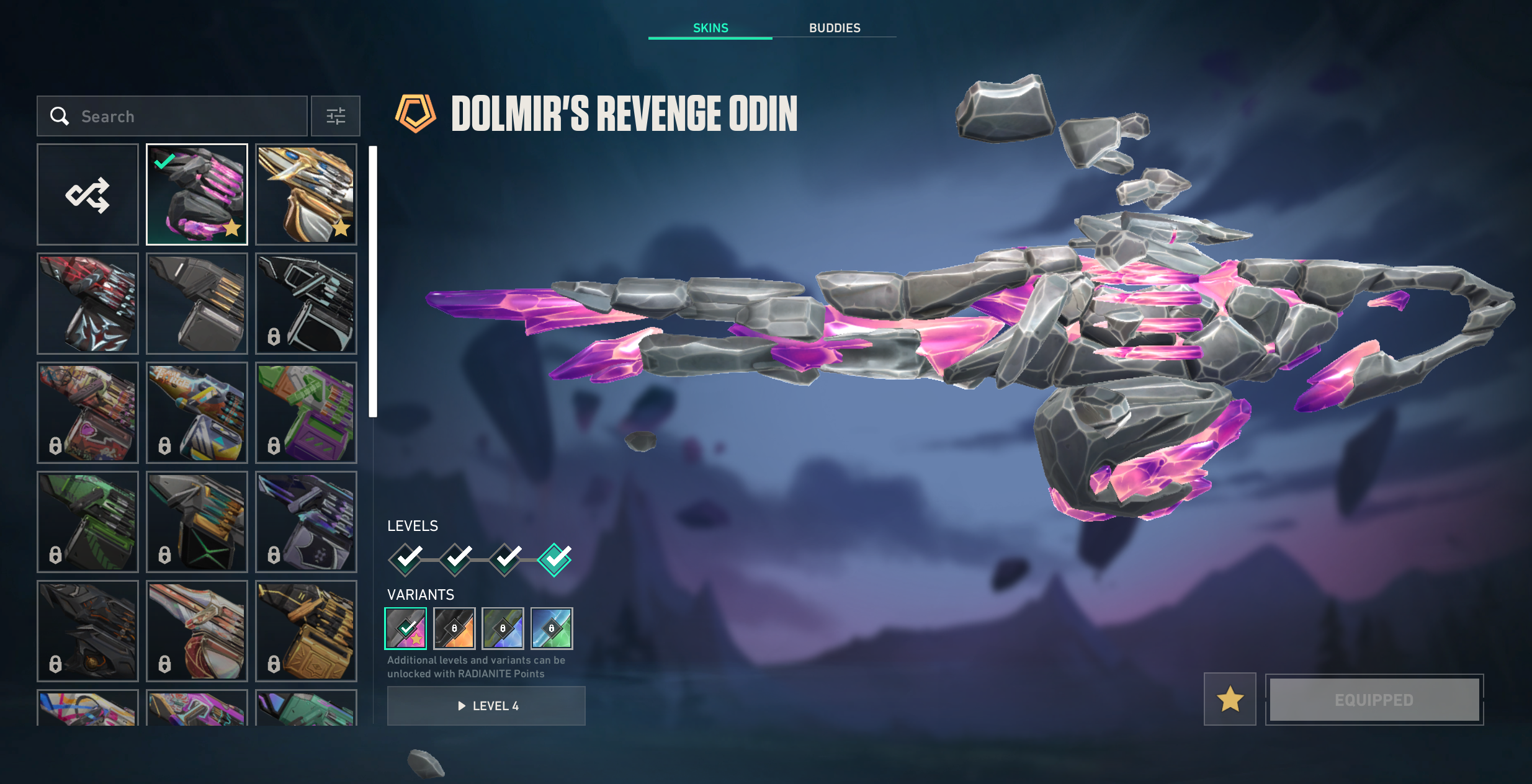Choose the locked blue-purple variant swatch
The image size is (1532, 784).
(x=503, y=628)
